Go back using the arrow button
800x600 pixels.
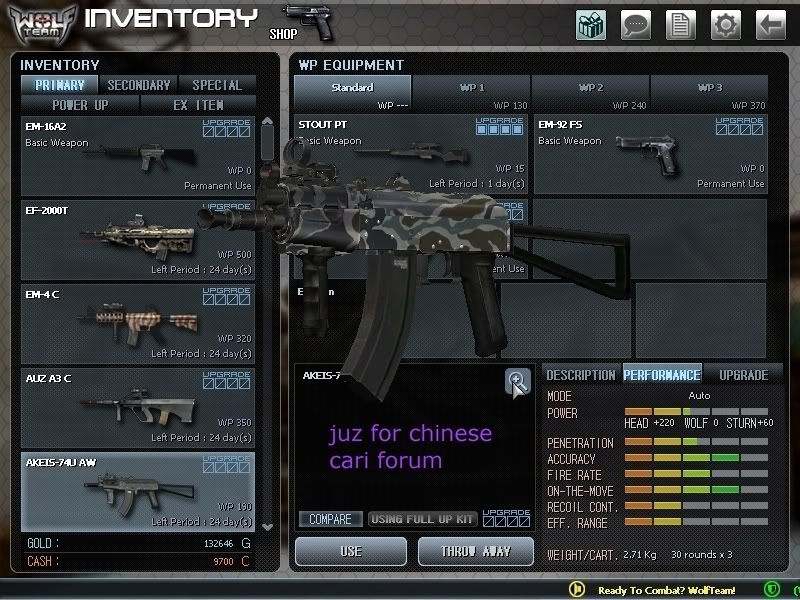[770, 24]
